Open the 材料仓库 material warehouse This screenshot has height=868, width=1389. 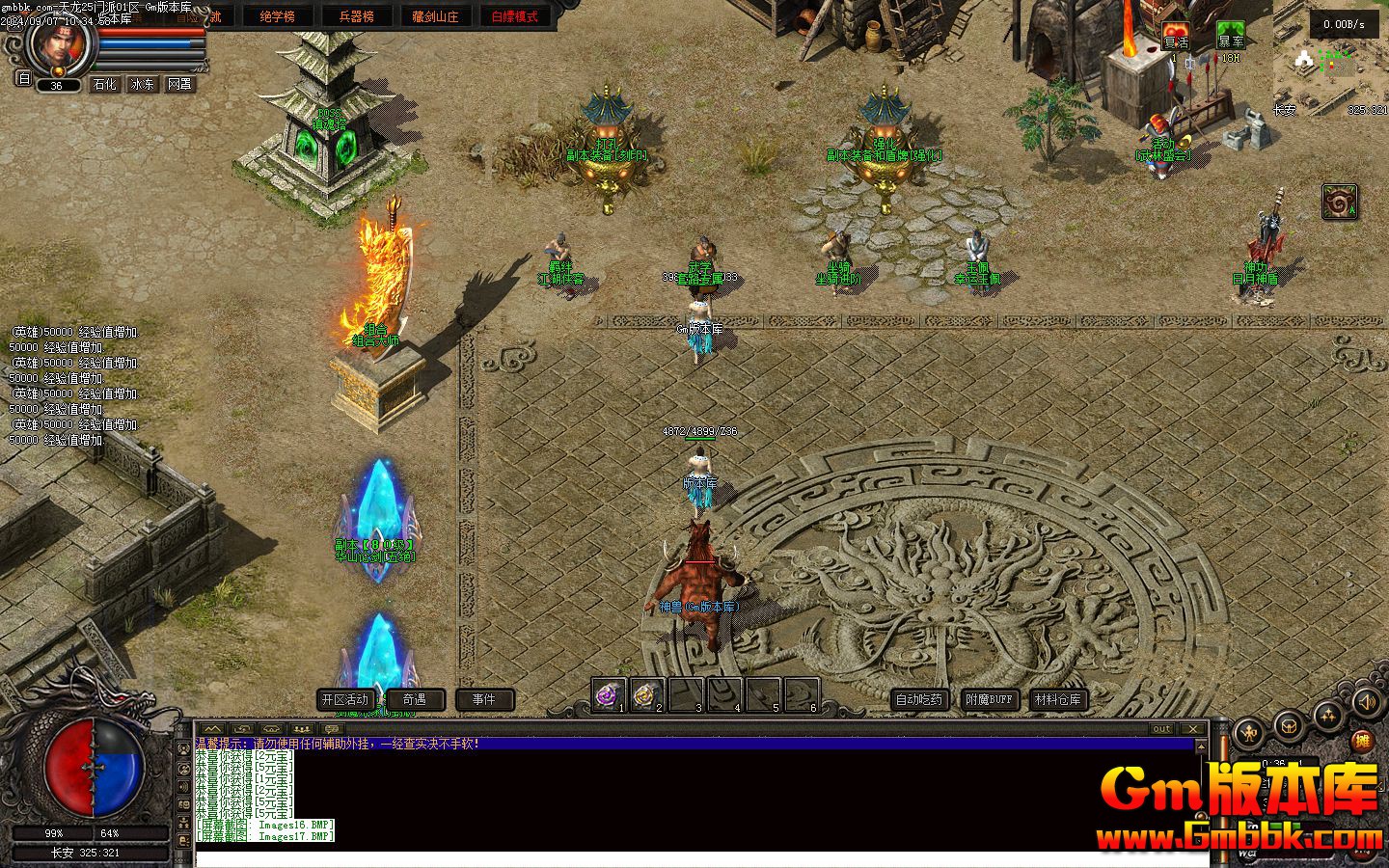(x=1058, y=699)
